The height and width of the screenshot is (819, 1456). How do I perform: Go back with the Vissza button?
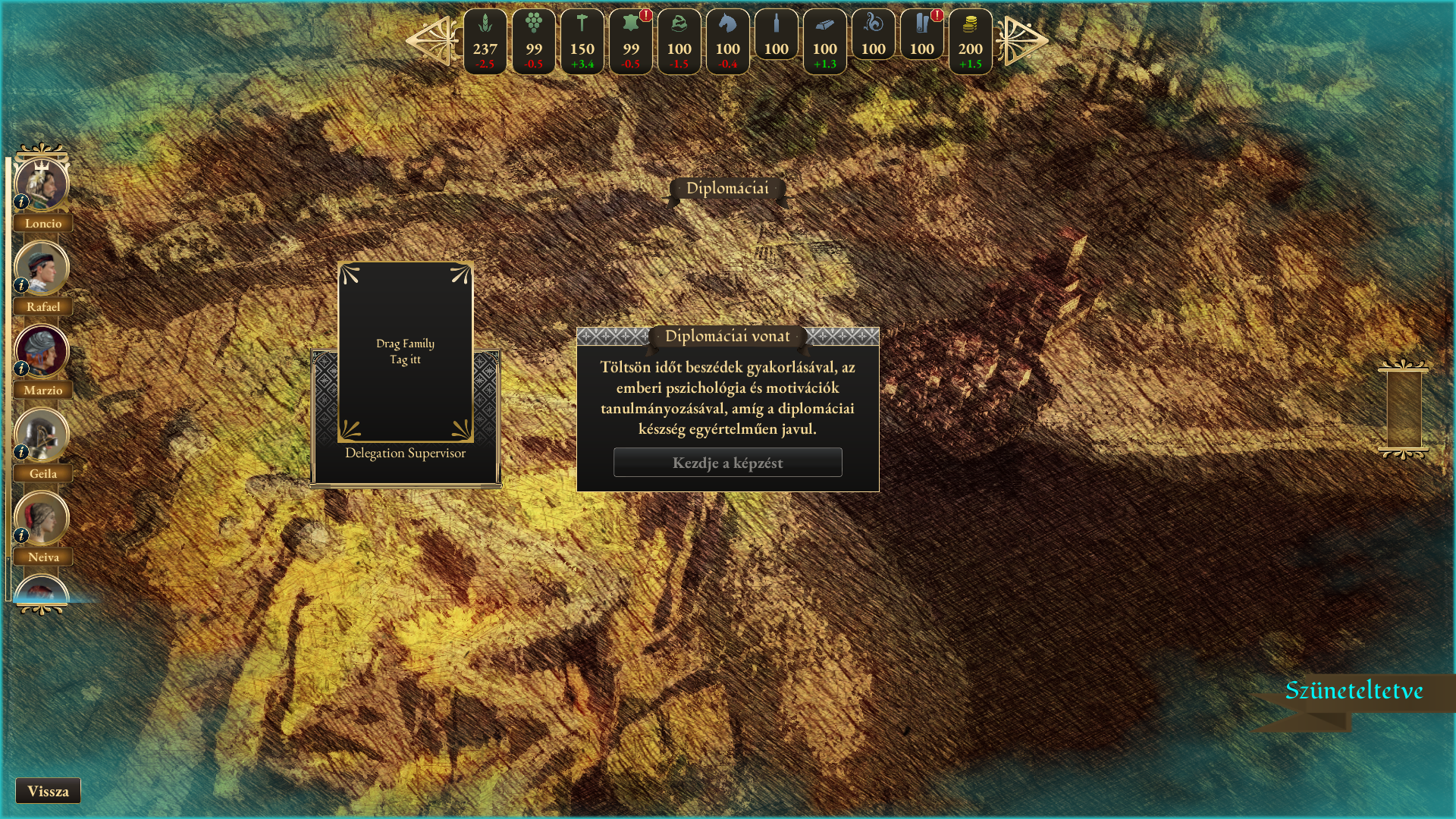(x=48, y=791)
